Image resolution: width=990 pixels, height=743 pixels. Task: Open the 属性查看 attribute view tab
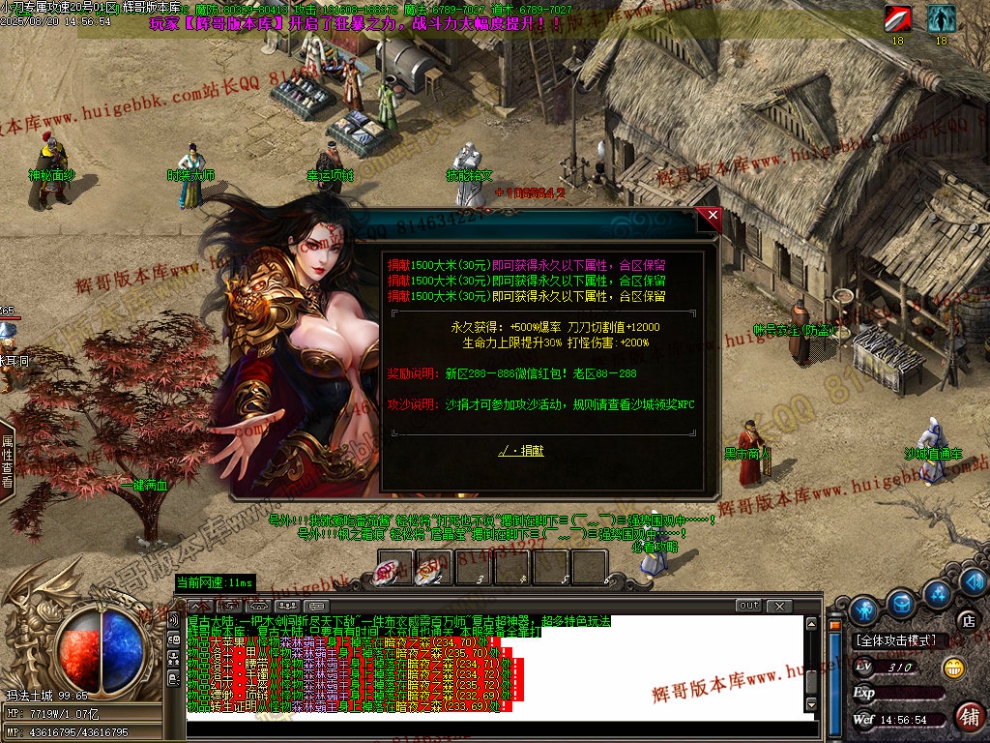click(7, 461)
